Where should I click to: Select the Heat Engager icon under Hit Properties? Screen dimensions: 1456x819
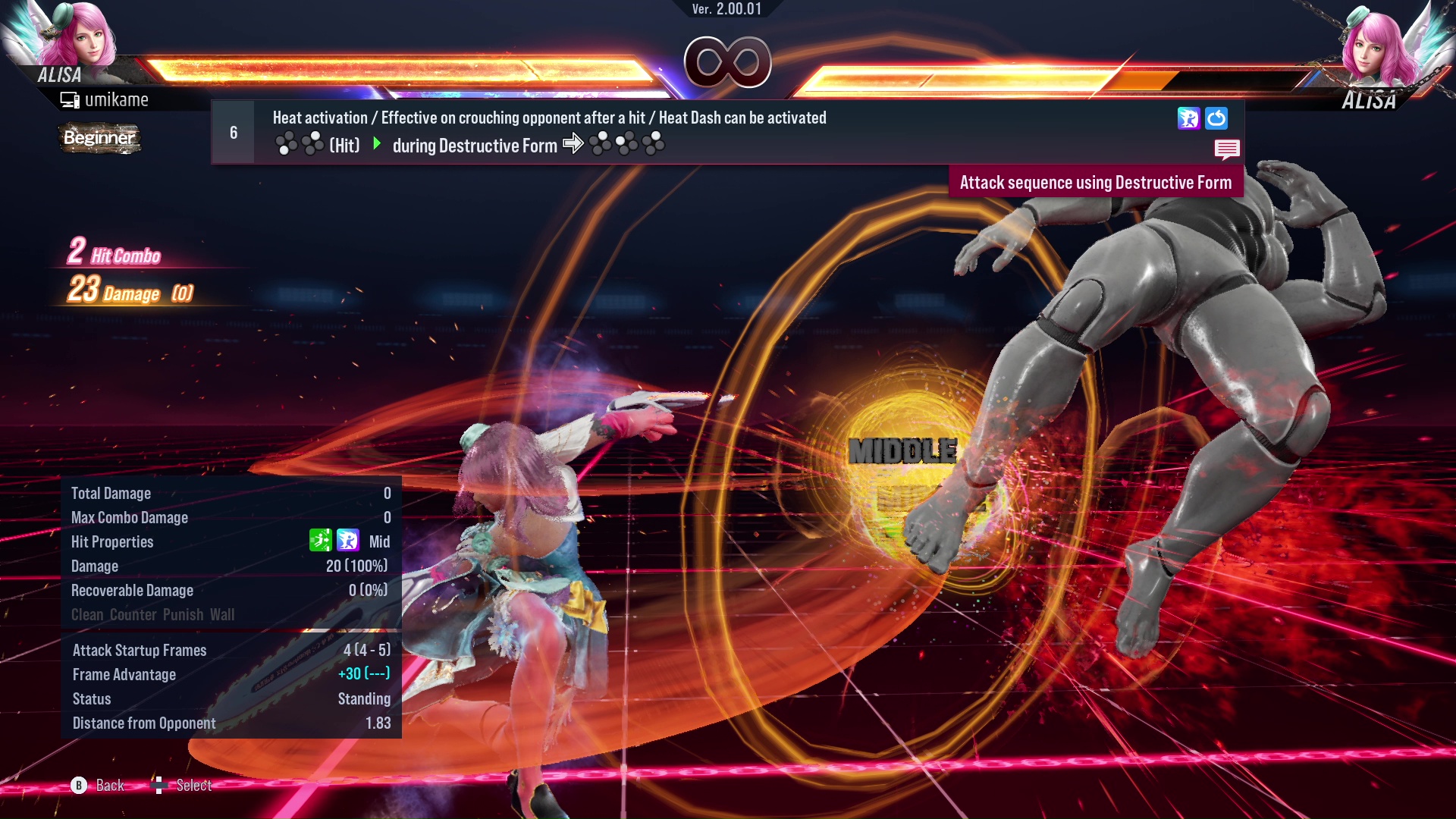322,541
